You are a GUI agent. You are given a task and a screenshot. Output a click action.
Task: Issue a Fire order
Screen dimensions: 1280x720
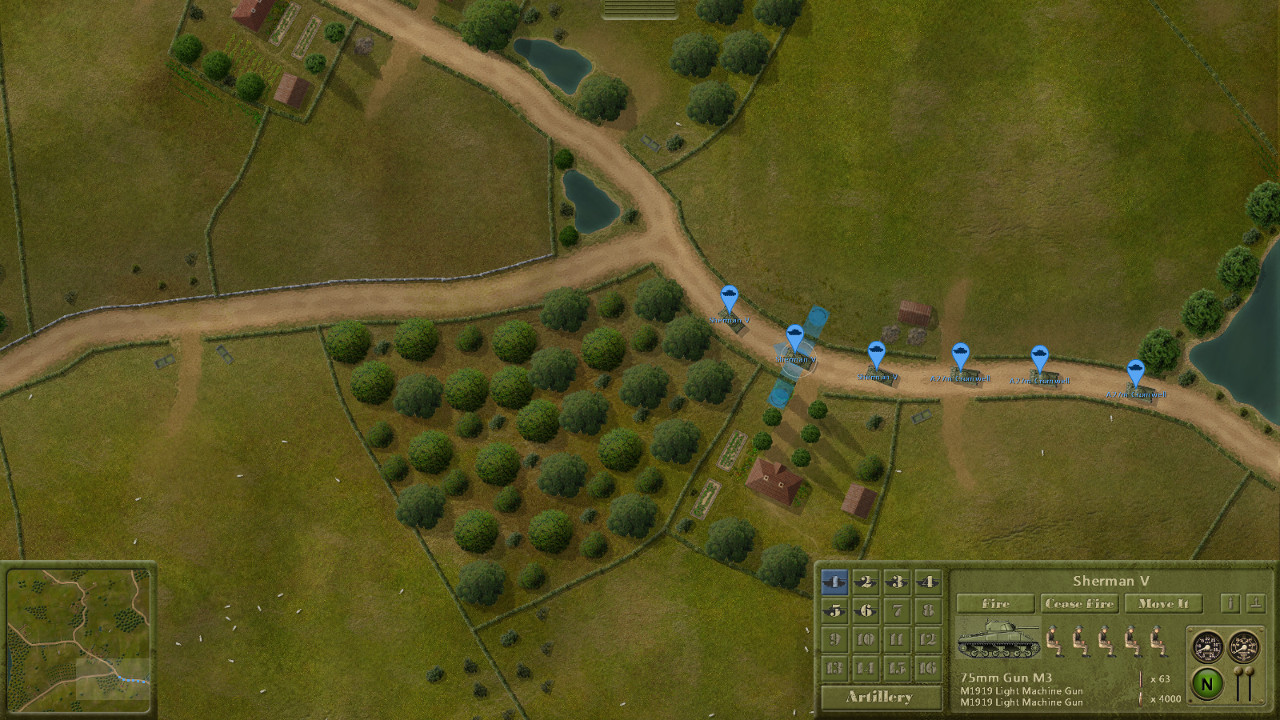coord(995,604)
